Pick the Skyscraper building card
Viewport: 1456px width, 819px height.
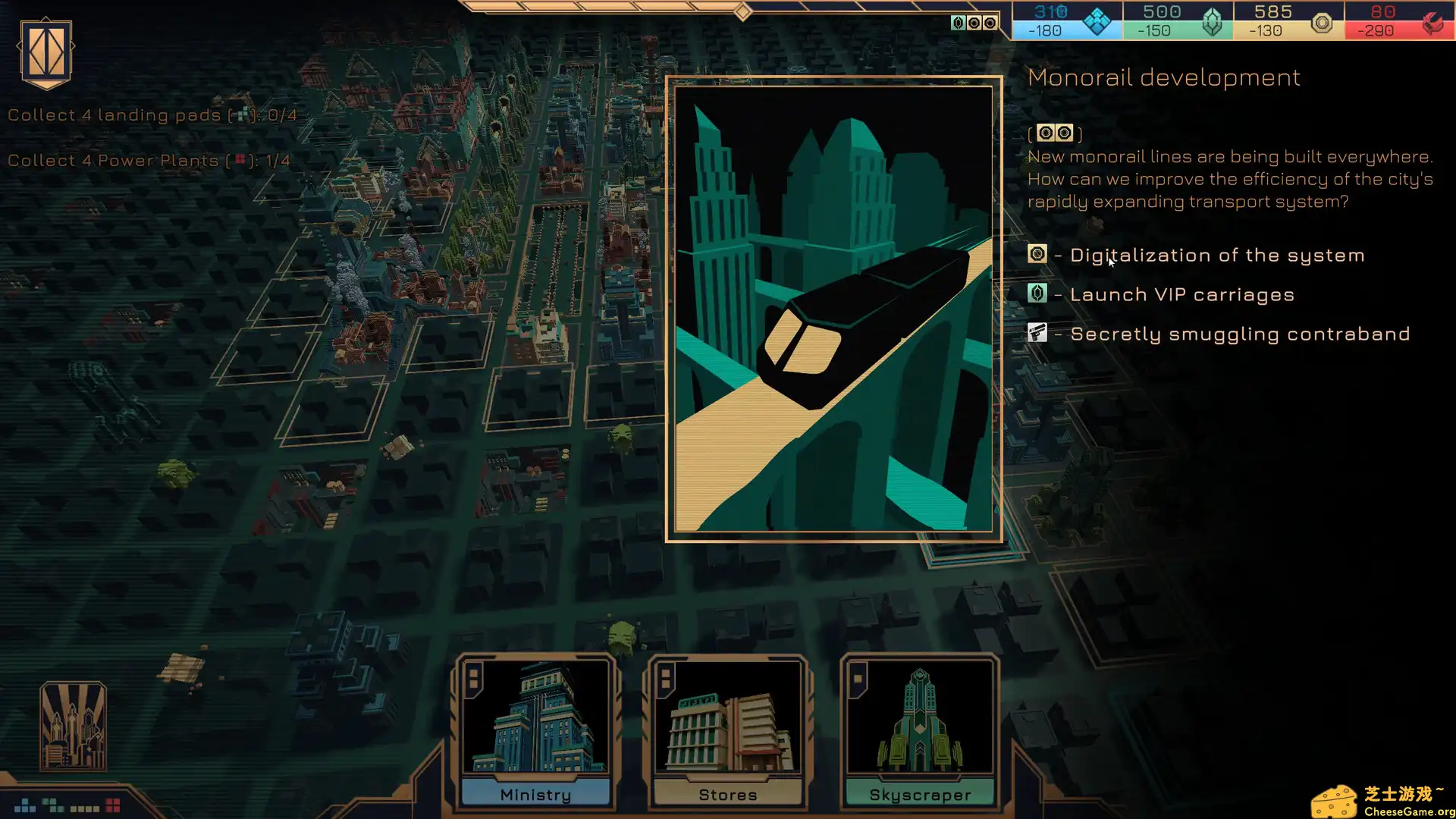pyautogui.click(x=920, y=732)
